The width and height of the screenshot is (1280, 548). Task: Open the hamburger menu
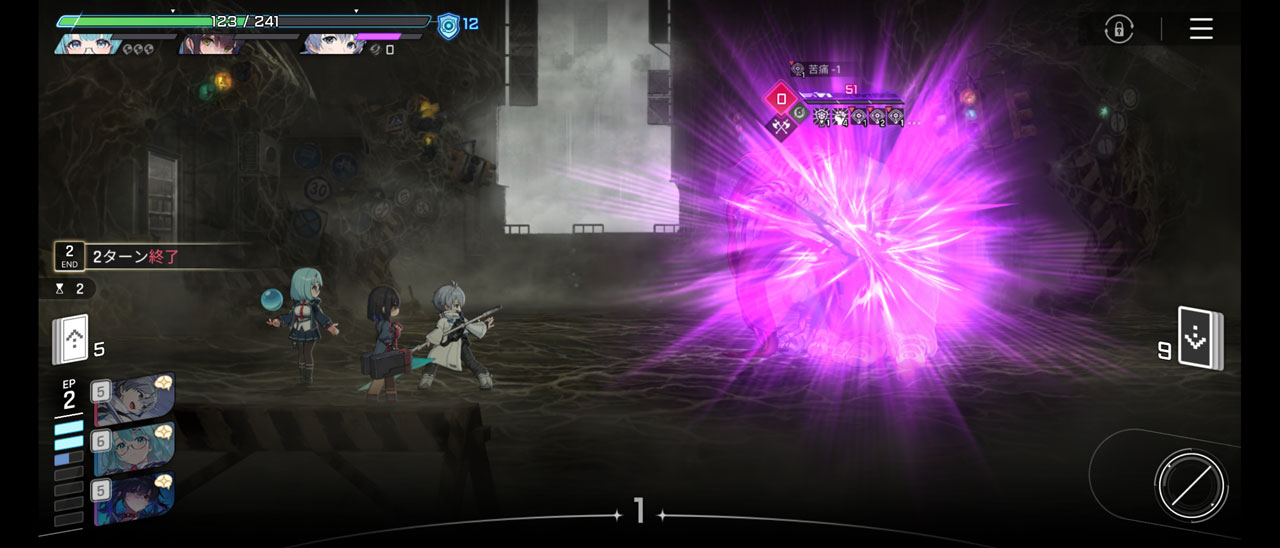pyautogui.click(x=1201, y=29)
